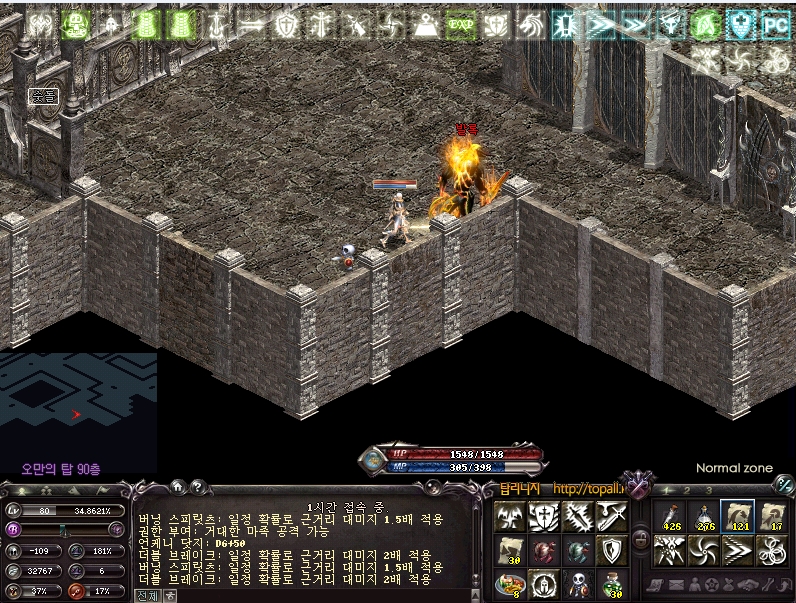The width and height of the screenshot is (796, 603).
Task: Use the food plate slot showing 8
Action: coord(509,583)
